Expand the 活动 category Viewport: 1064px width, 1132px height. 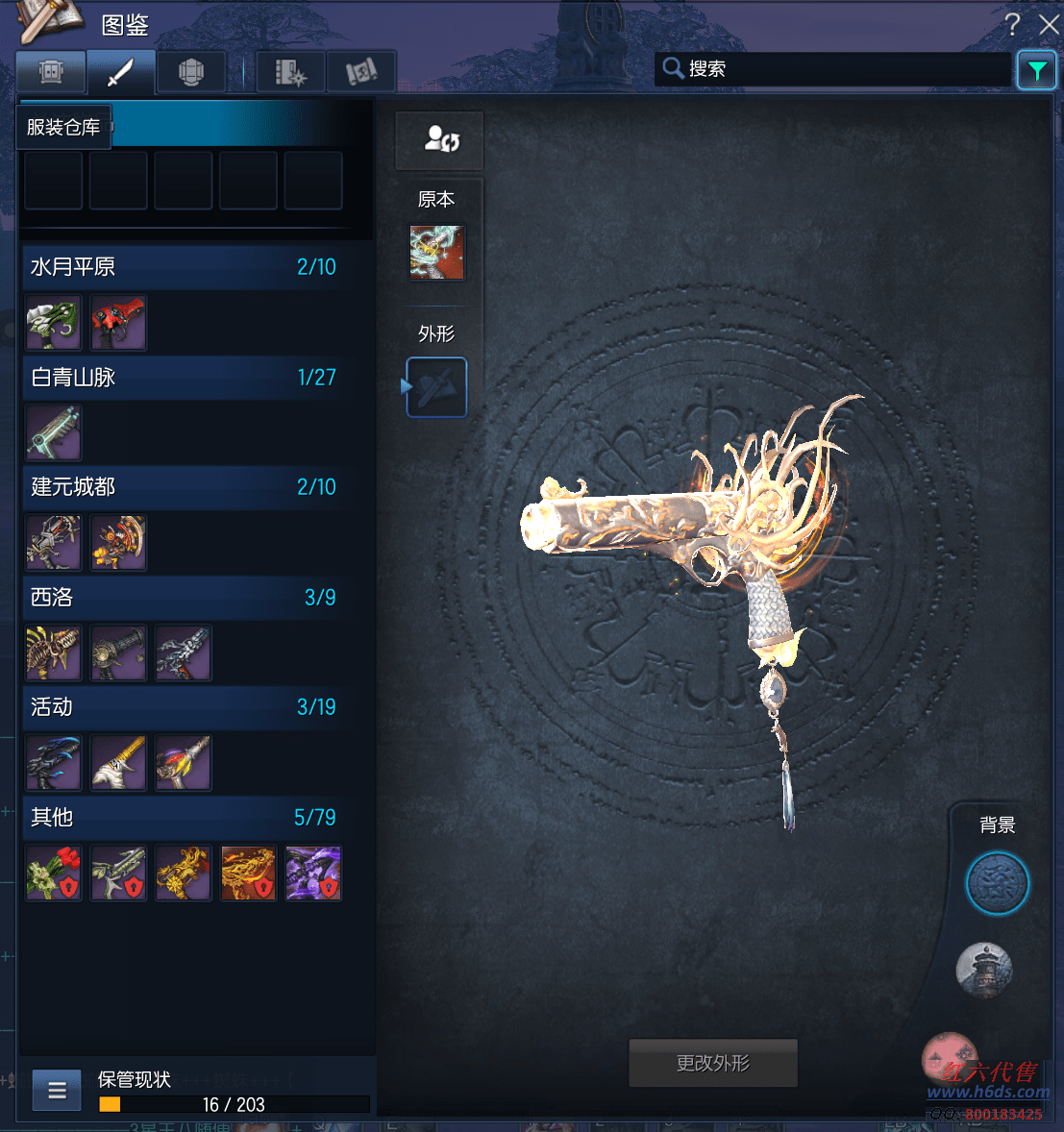(x=183, y=707)
